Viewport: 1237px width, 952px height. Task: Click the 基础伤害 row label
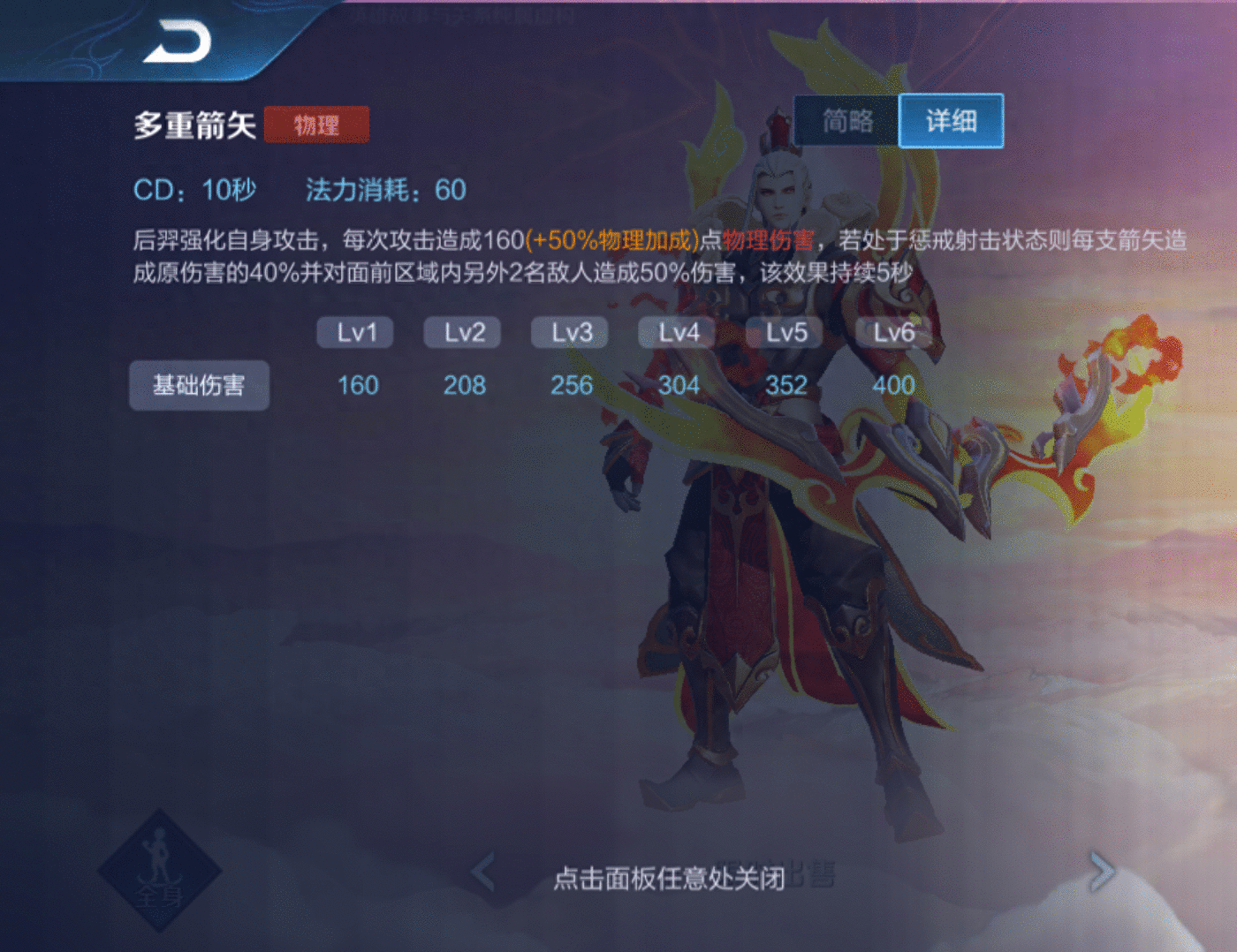pyautogui.click(x=199, y=386)
